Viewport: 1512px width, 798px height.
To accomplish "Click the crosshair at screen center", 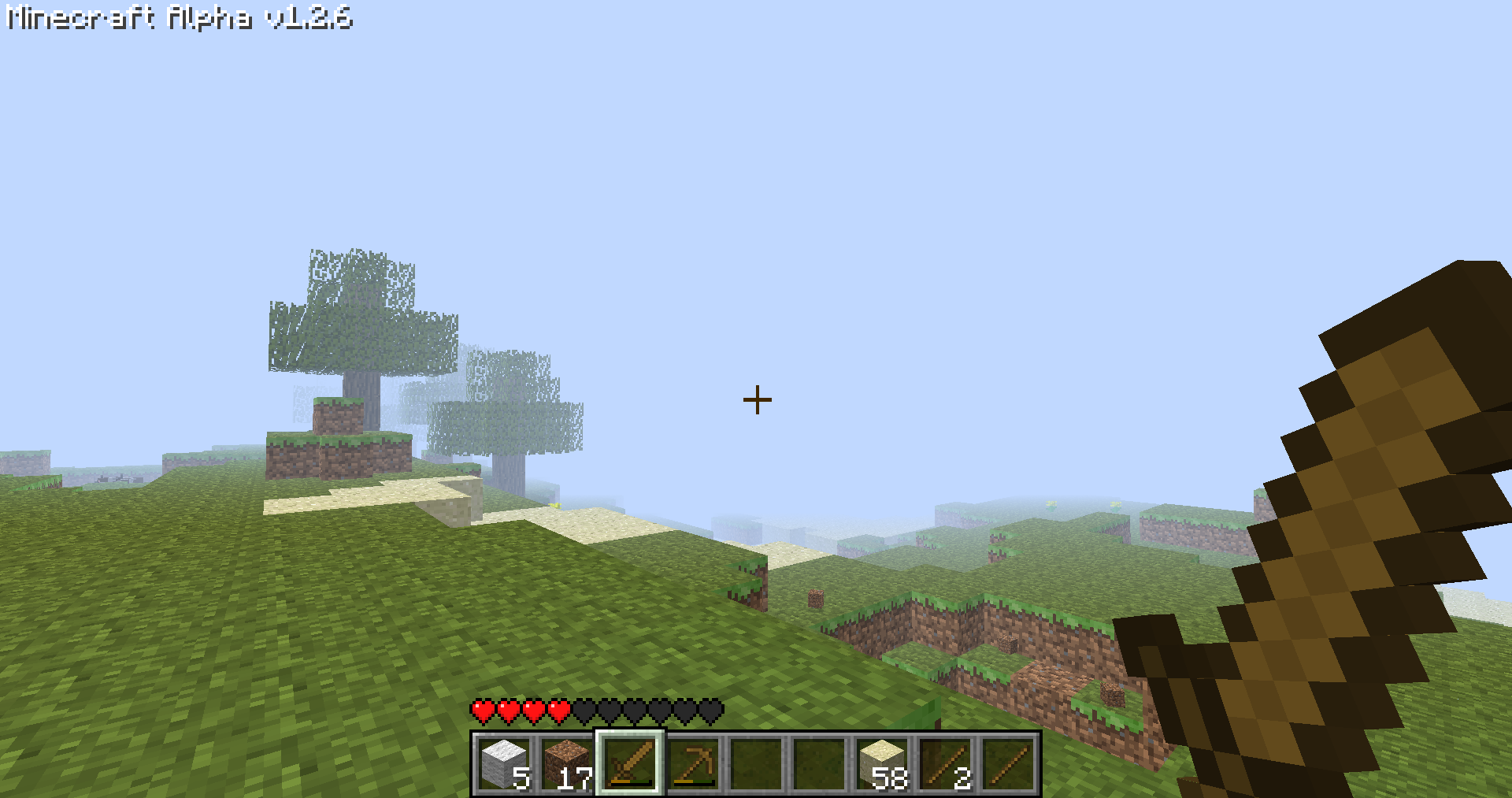I will 757,400.
